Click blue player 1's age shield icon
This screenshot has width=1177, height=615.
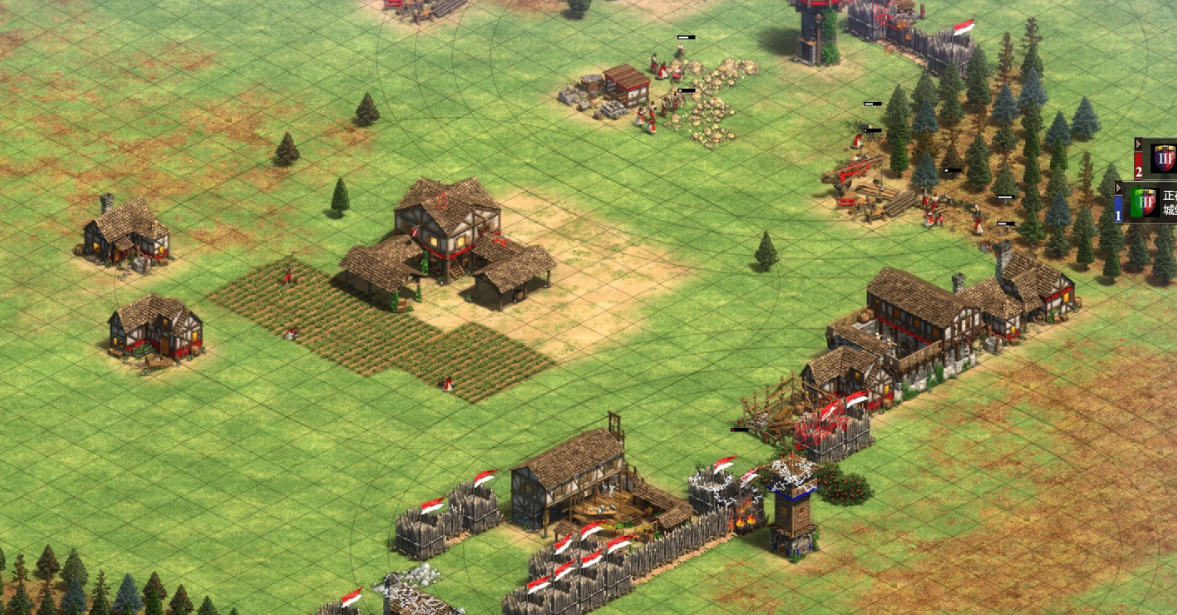(1144, 202)
